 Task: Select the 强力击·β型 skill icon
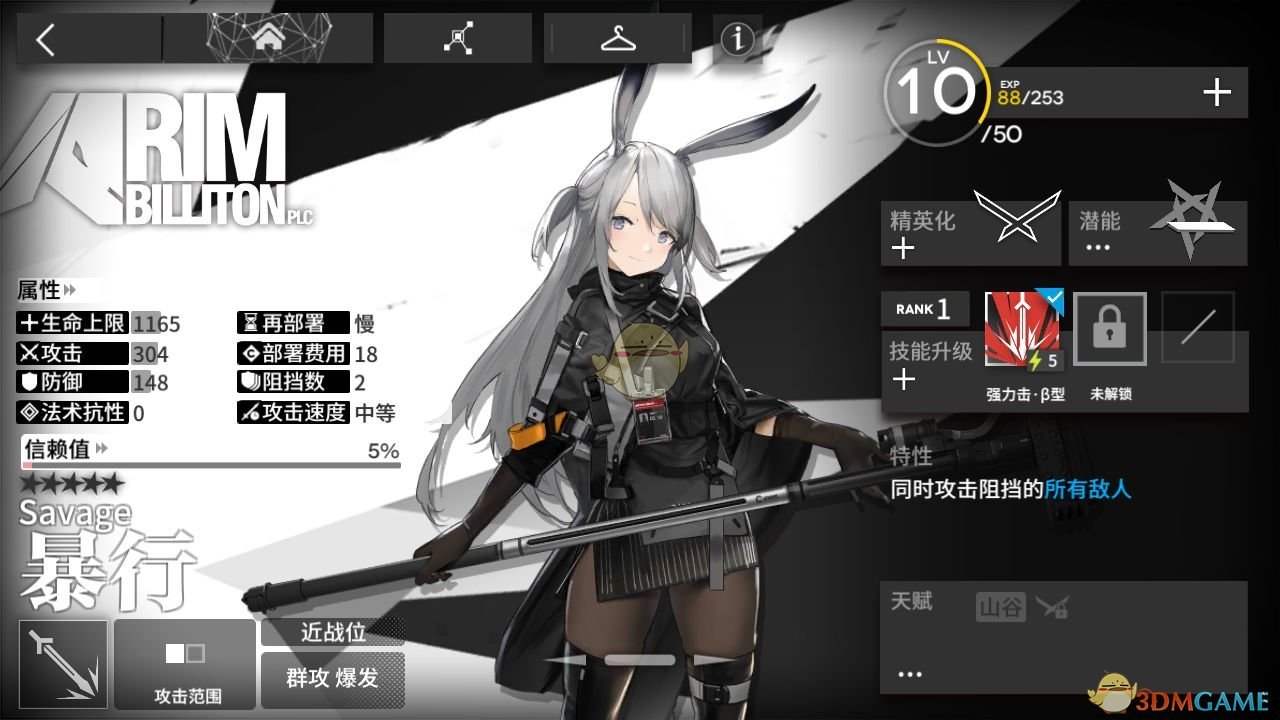coord(1022,328)
